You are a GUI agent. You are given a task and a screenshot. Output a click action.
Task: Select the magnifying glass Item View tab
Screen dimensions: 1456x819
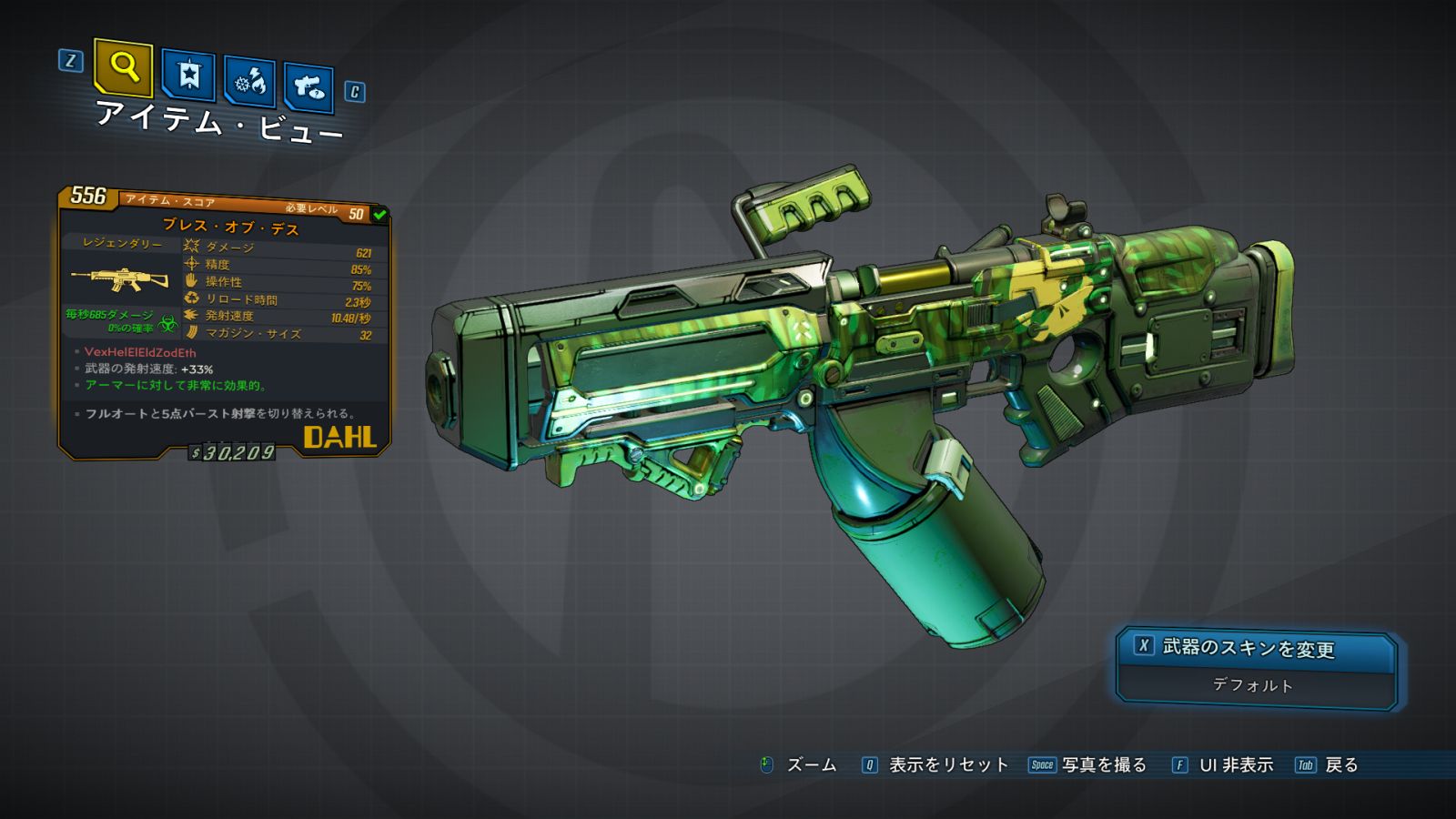coord(123,67)
